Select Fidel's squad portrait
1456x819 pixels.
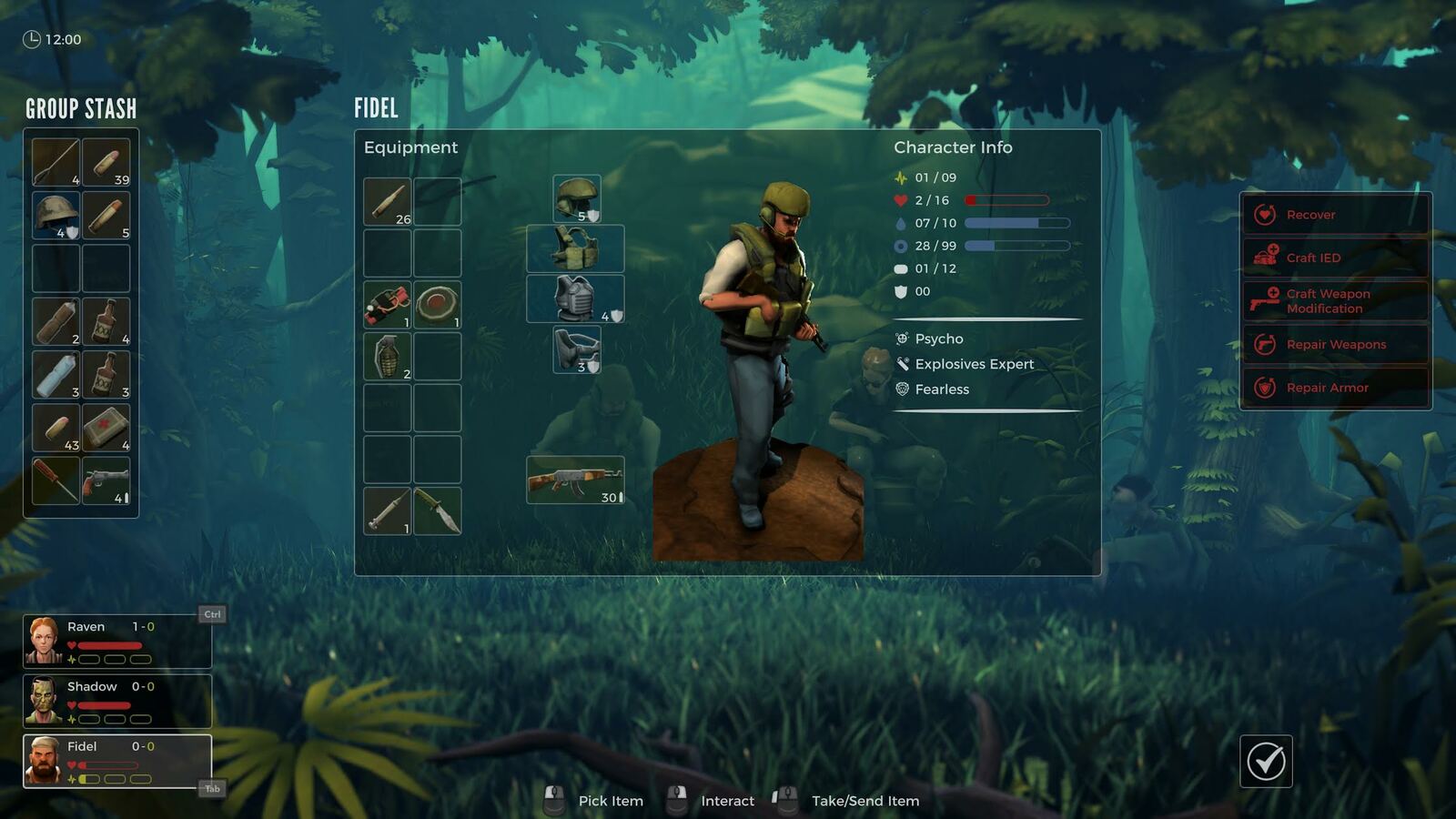point(116,761)
